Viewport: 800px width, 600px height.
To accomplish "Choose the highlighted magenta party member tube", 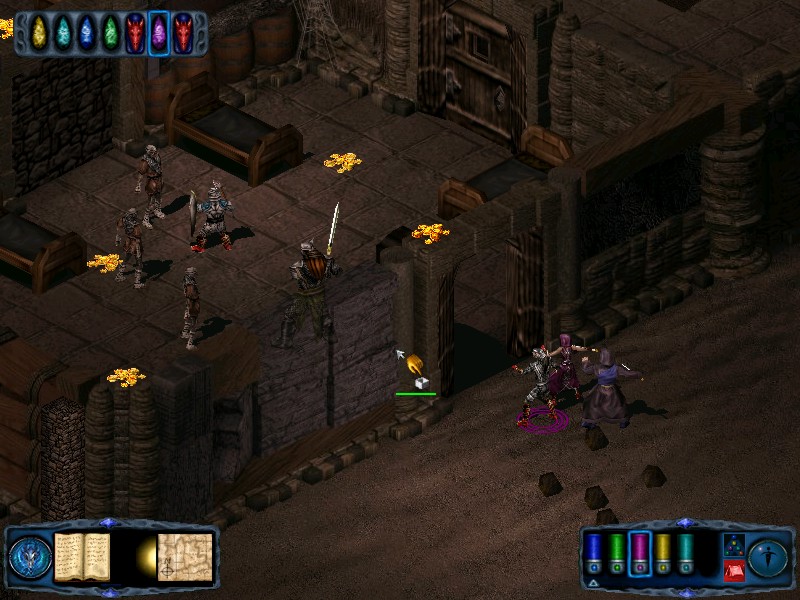I will tap(640, 552).
